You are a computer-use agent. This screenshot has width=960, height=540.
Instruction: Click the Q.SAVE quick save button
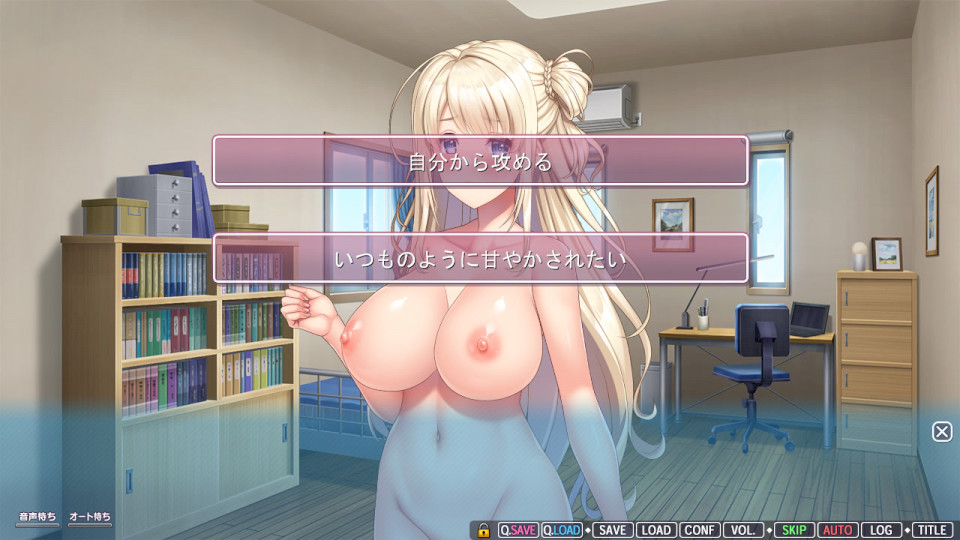point(518,530)
